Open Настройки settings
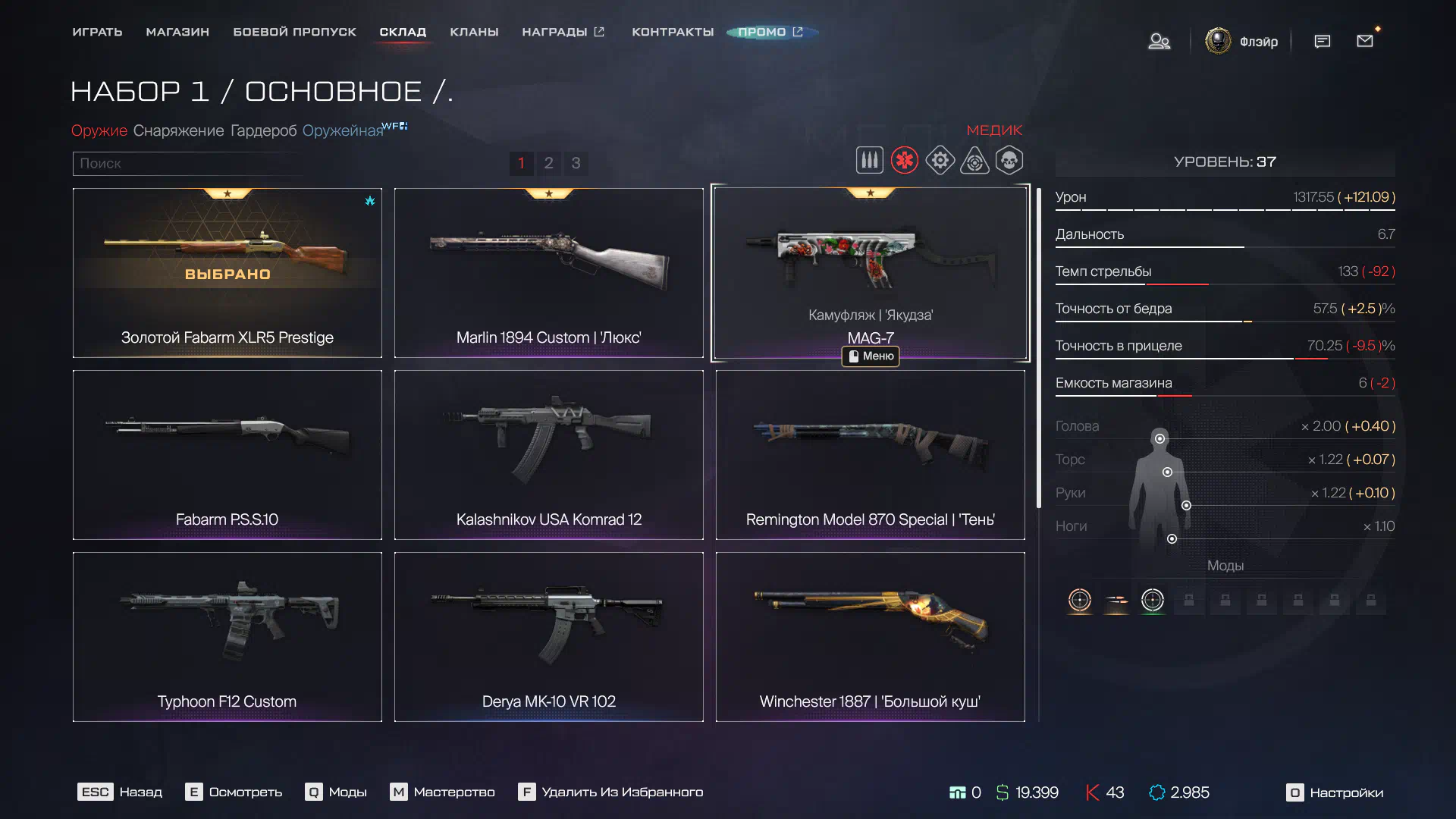 (x=1335, y=792)
